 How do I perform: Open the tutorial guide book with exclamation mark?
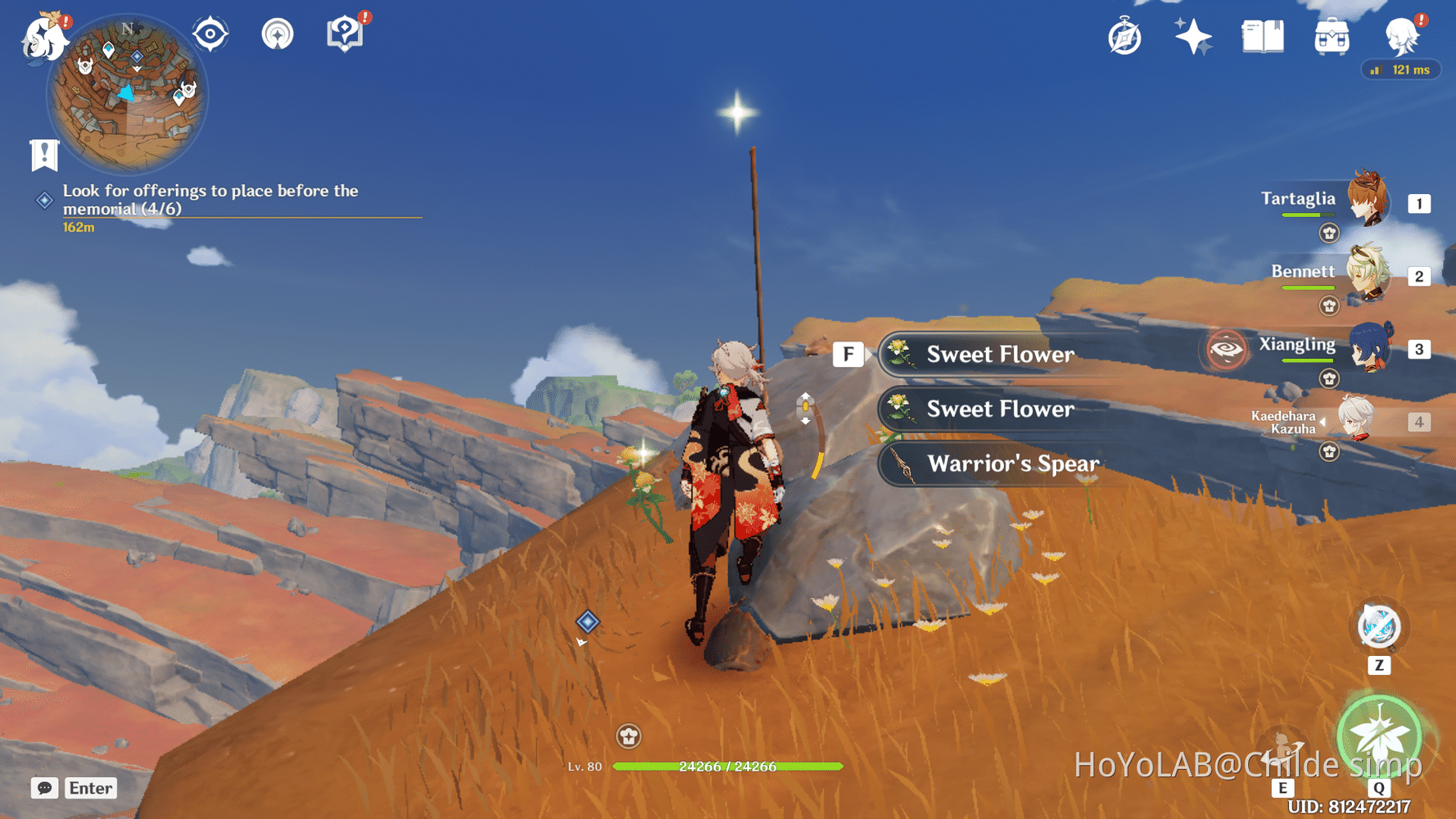coord(345,34)
